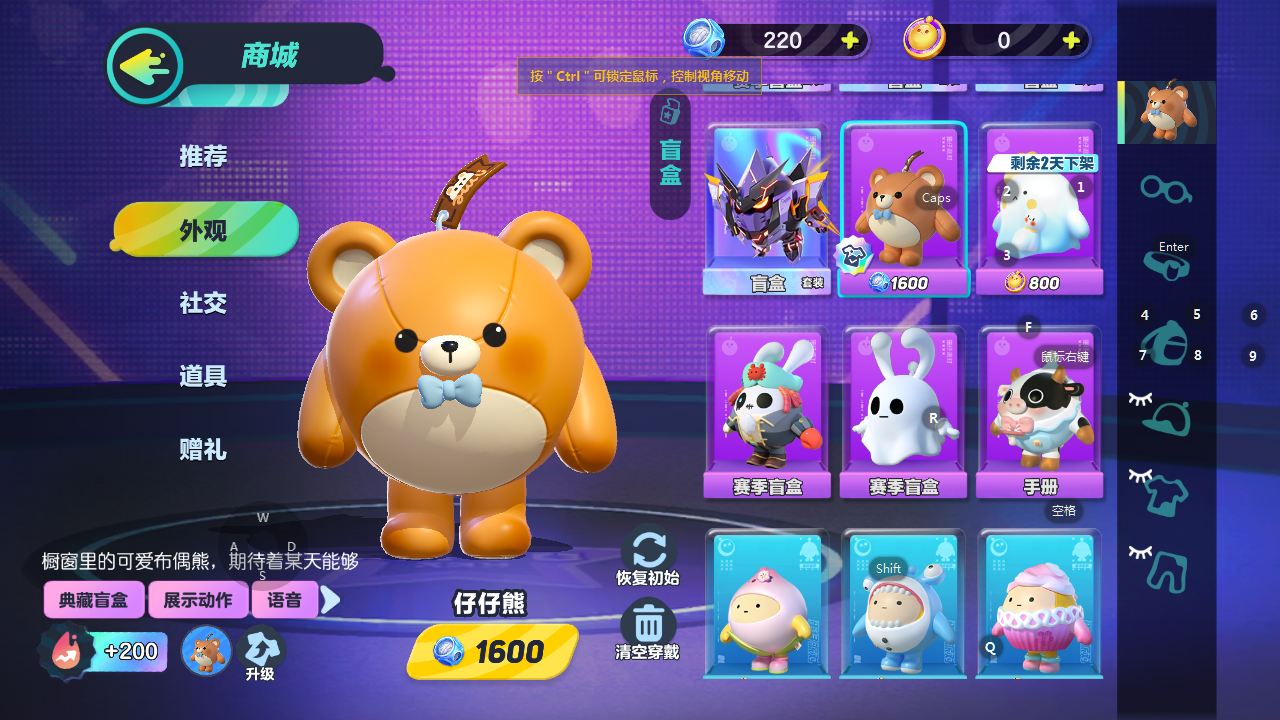
Task: Open the skull bunny 赛季盲盒 card
Action: pyautogui.click(x=767, y=412)
